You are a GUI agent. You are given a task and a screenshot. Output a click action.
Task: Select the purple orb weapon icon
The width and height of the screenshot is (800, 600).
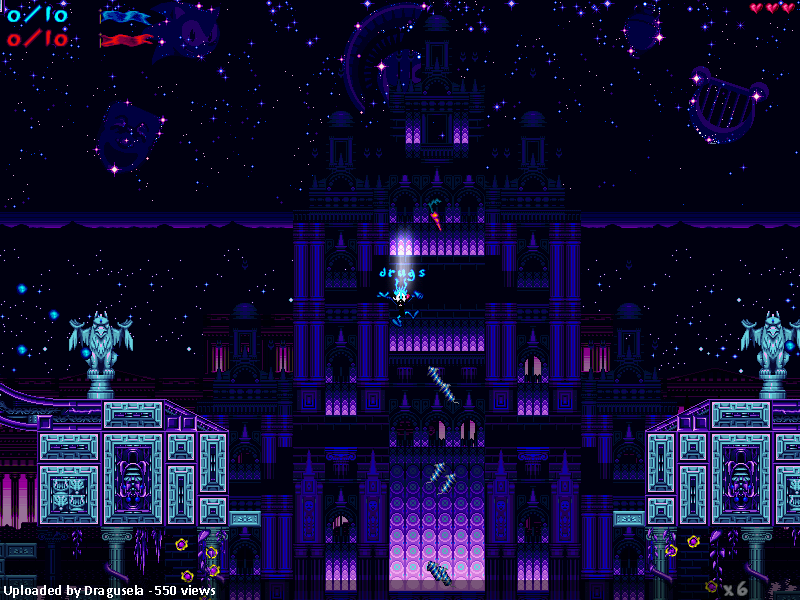point(711,585)
